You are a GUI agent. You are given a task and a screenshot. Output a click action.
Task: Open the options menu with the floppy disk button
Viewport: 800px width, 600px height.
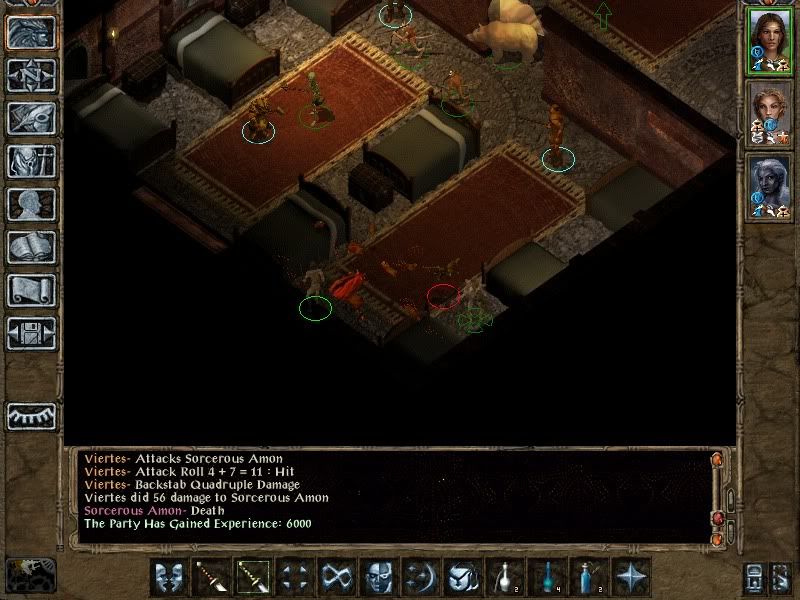pos(31,333)
